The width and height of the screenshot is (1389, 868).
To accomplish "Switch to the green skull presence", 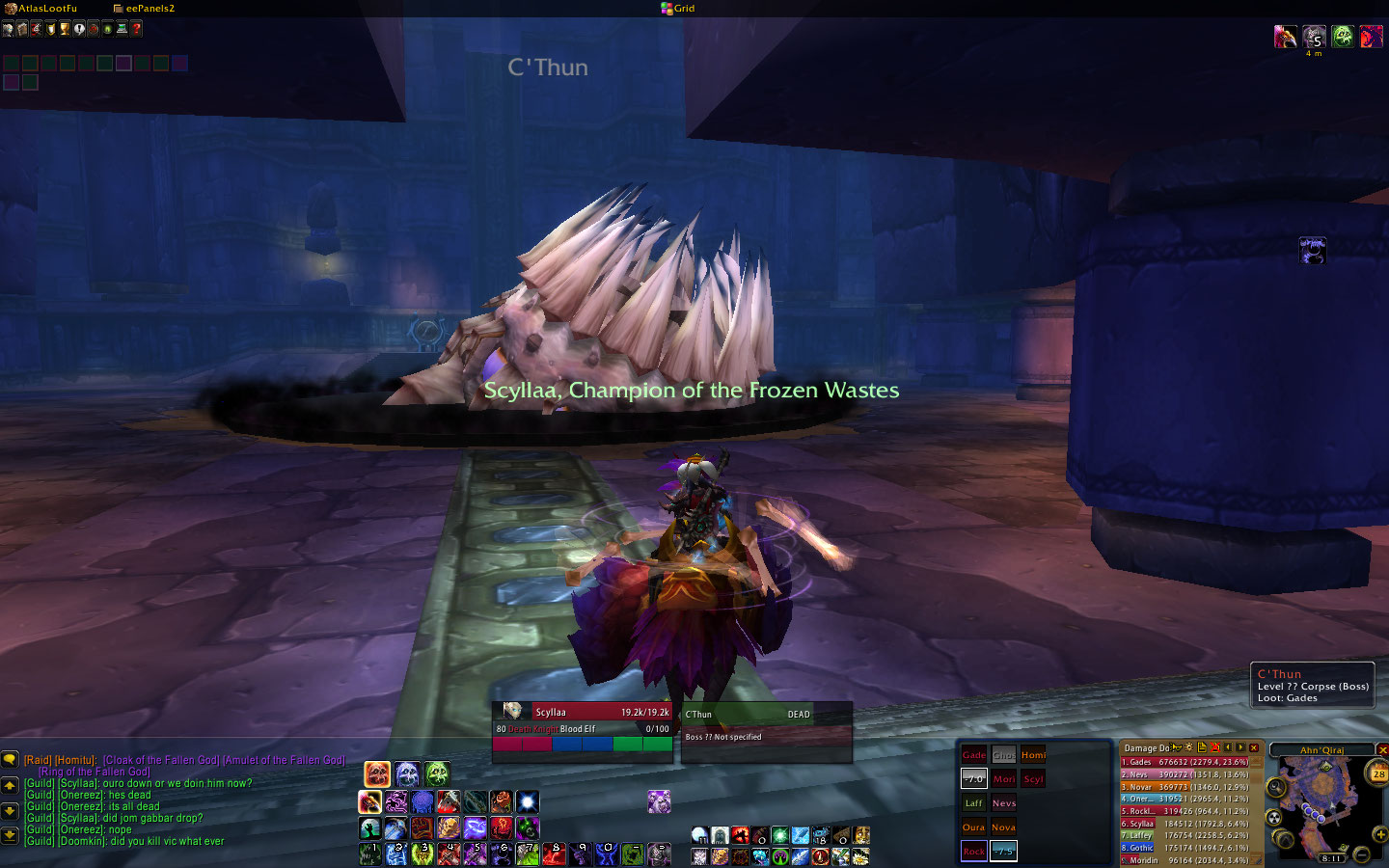I will point(437,773).
